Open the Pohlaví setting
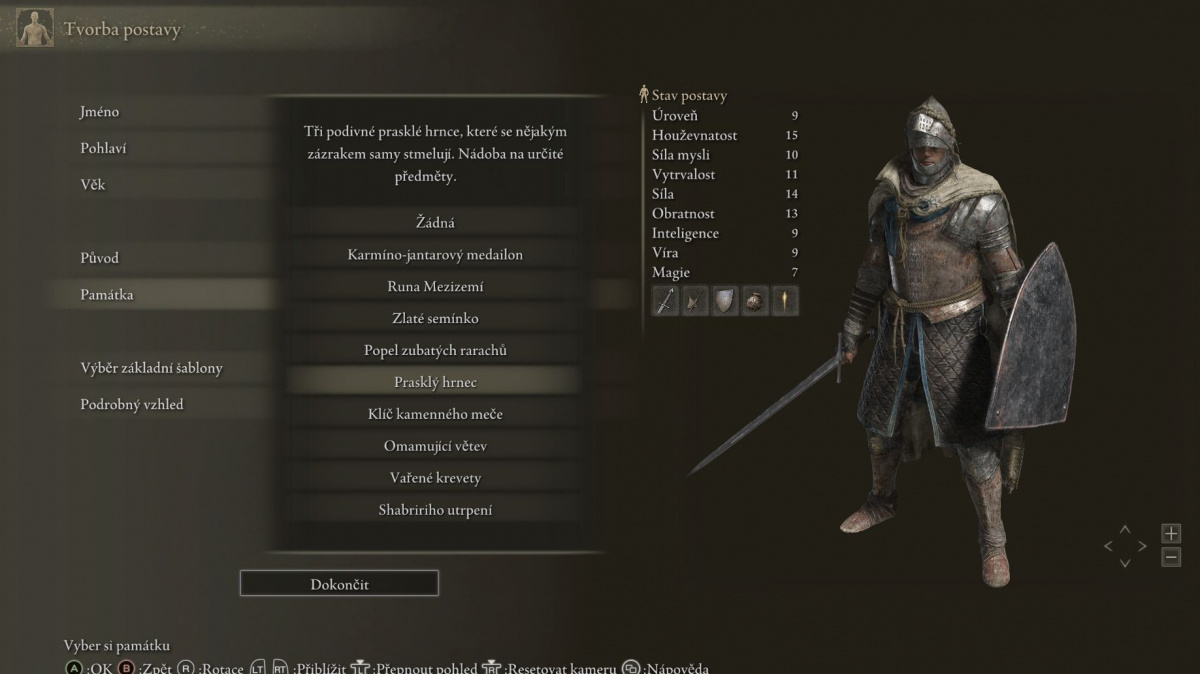Screen dimensions: 1200x674 103,148
